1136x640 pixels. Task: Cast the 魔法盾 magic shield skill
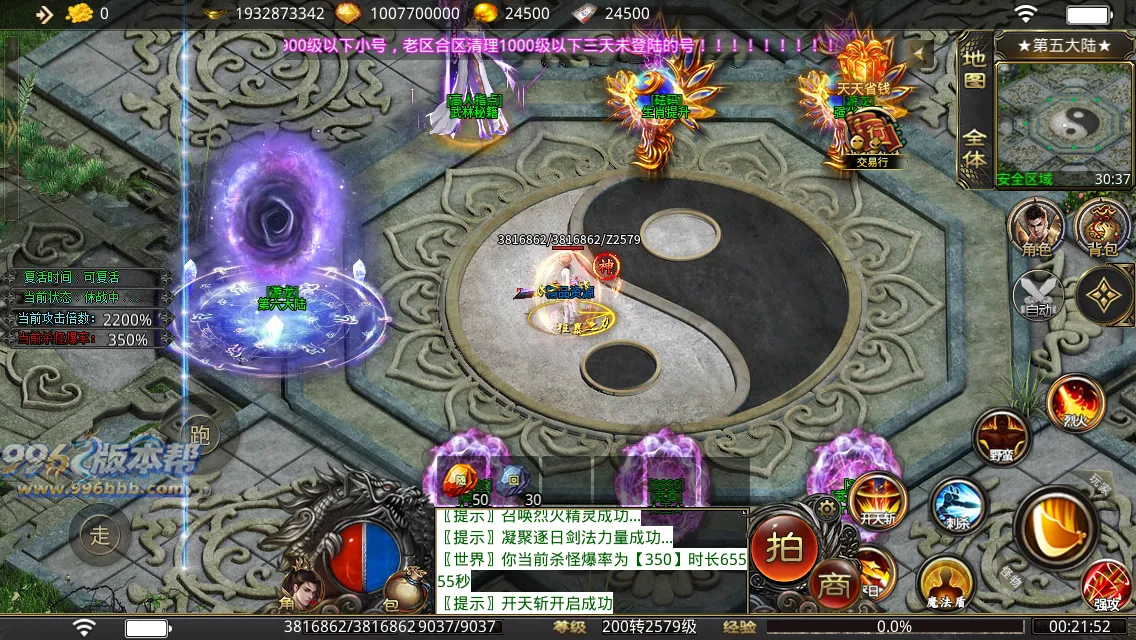tap(946, 582)
